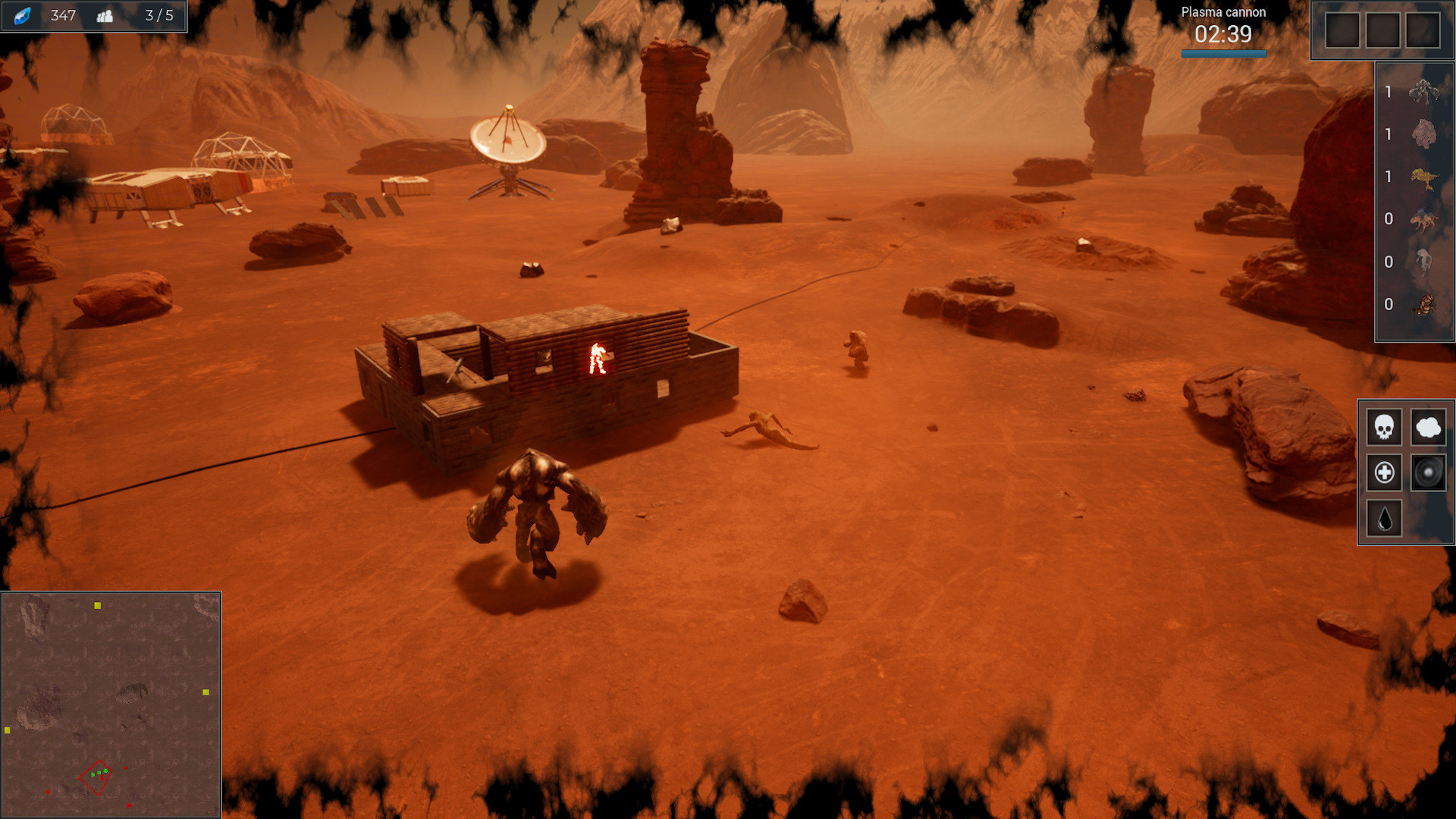The height and width of the screenshot is (819, 1456).
Task: Use the healing cross ability
Action: pyautogui.click(x=1384, y=472)
